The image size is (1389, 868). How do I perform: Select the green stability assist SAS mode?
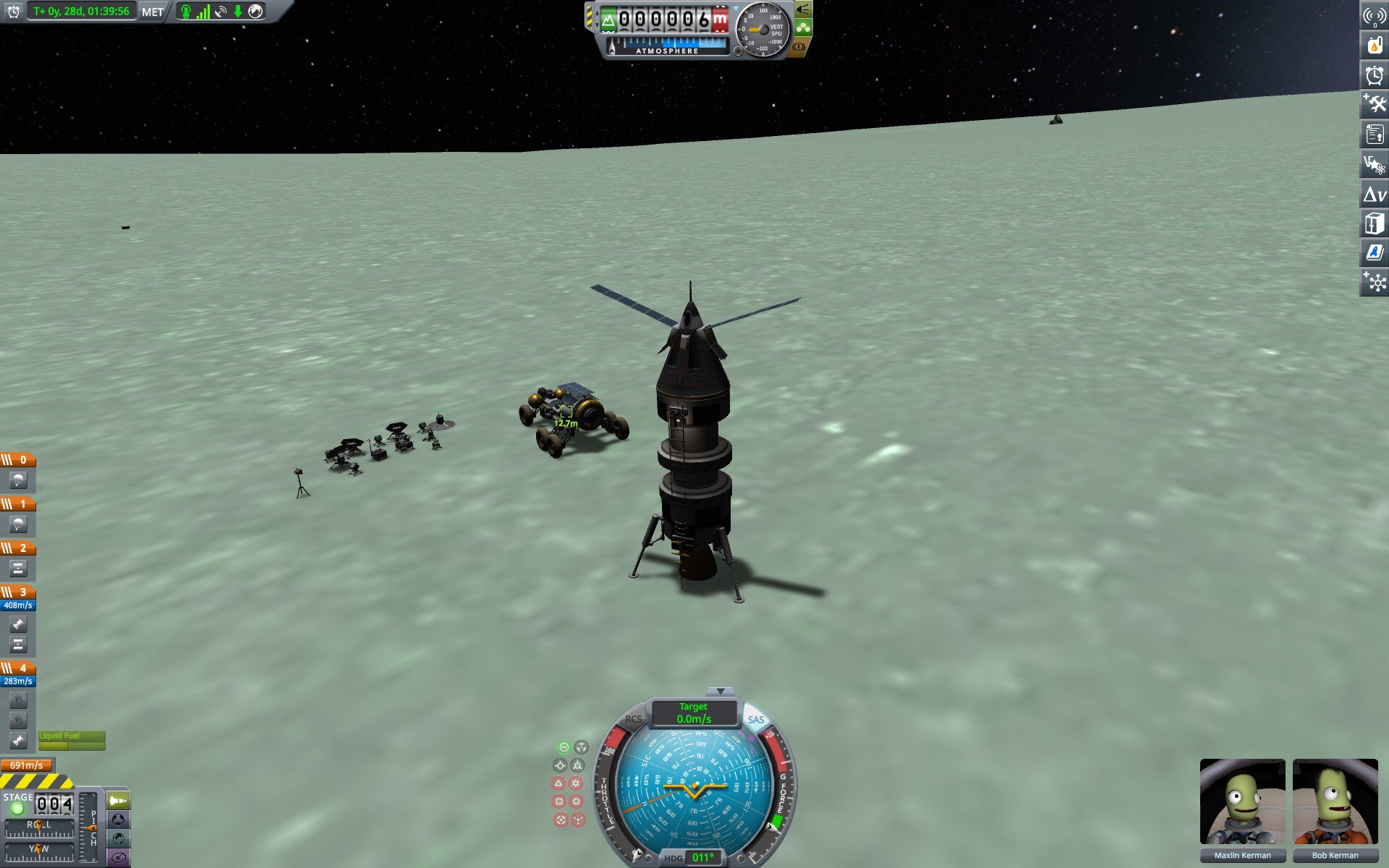pyautogui.click(x=564, y=747)
